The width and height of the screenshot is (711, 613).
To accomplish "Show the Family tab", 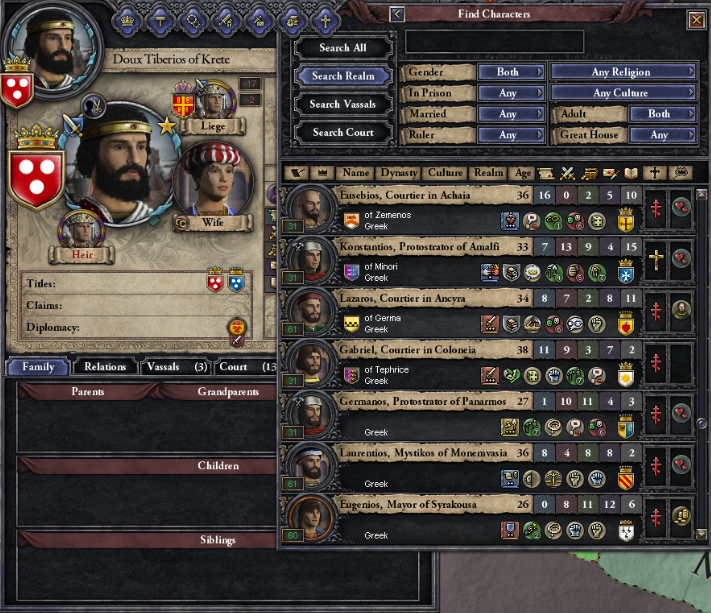I will [x=38, y=367].
